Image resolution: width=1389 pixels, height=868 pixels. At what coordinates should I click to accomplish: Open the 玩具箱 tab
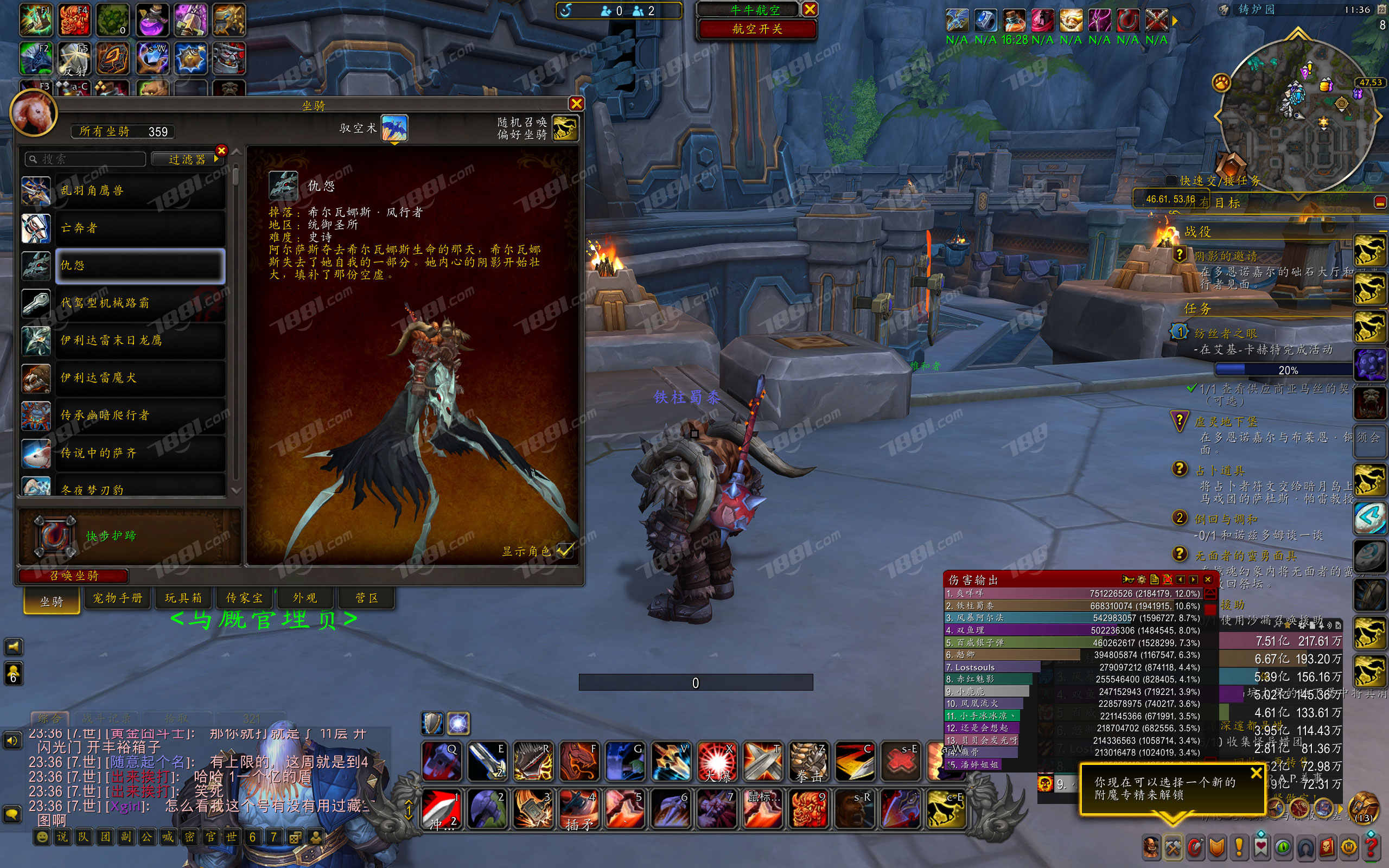point(183,598)
